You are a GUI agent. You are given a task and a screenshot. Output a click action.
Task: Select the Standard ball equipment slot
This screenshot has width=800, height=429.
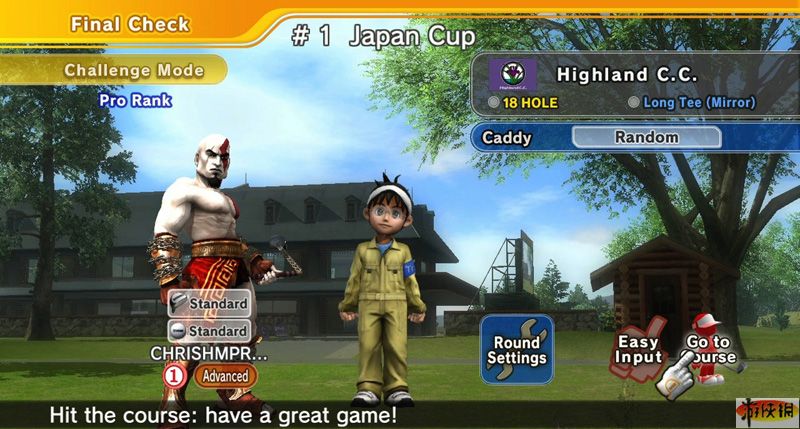209,330
